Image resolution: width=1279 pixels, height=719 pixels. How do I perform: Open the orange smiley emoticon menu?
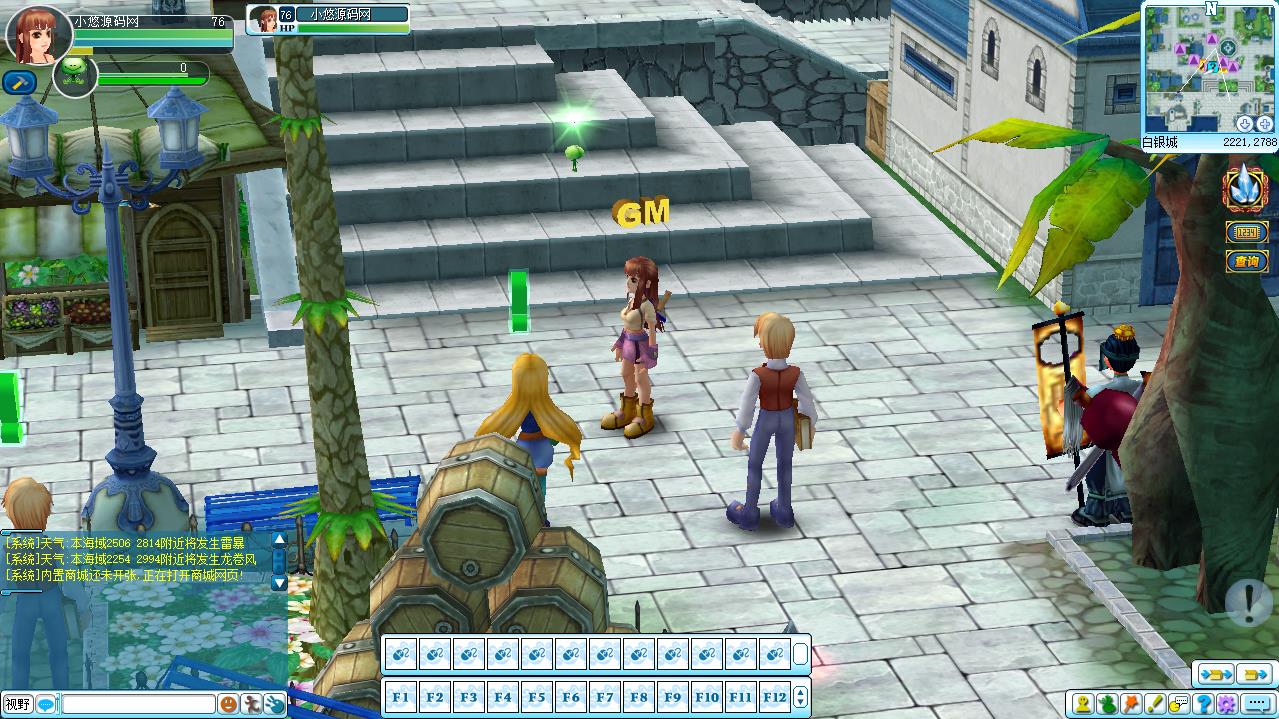(x=228, y=704)
